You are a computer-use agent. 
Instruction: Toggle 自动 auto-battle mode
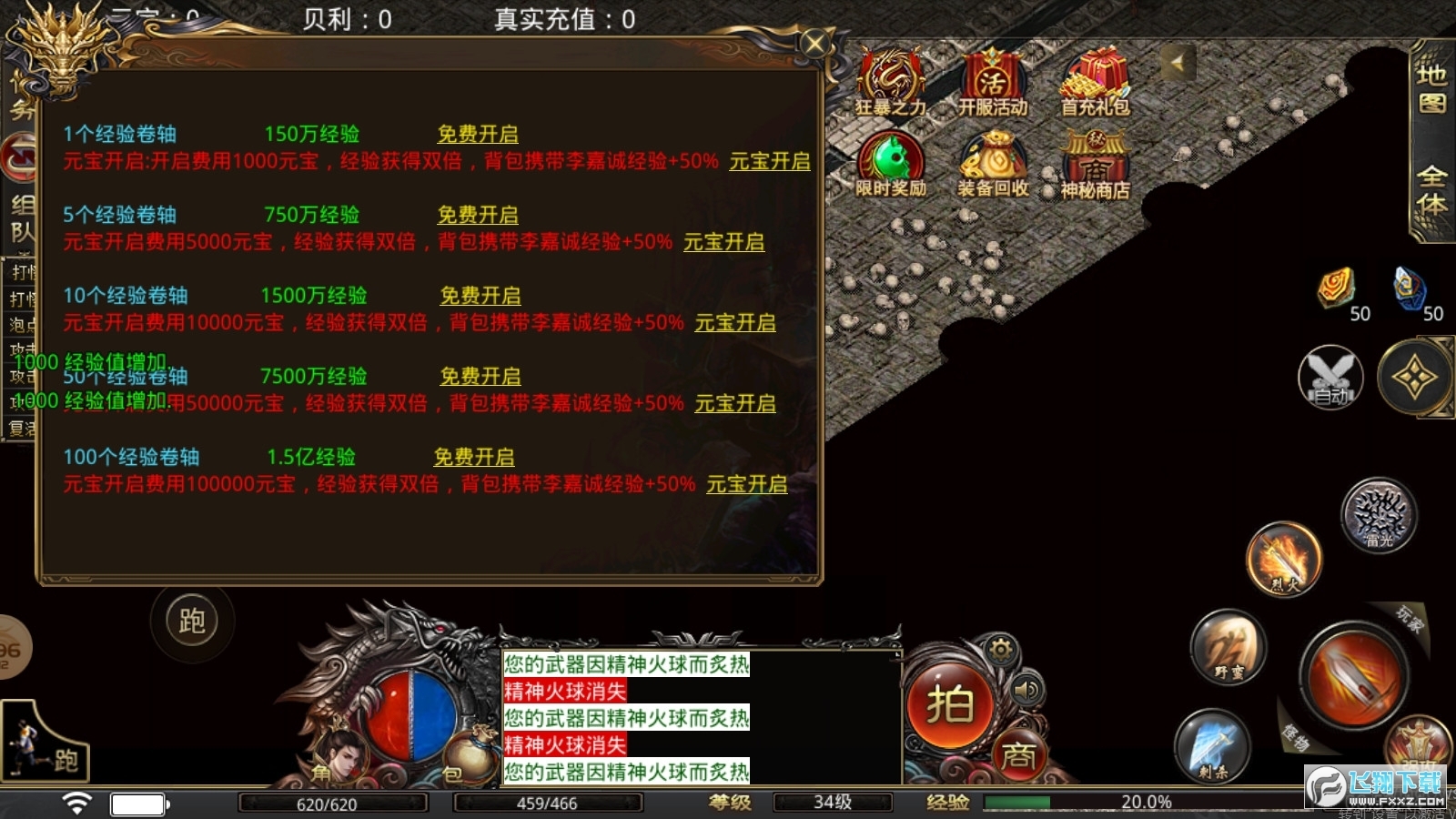(x=1330, y=378)
